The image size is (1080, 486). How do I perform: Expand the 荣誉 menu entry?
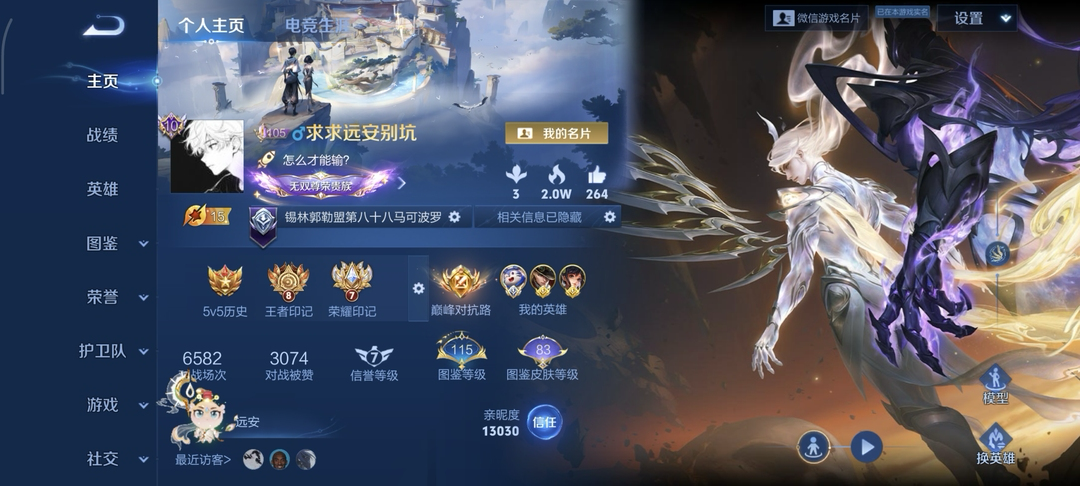click(110, 297)
